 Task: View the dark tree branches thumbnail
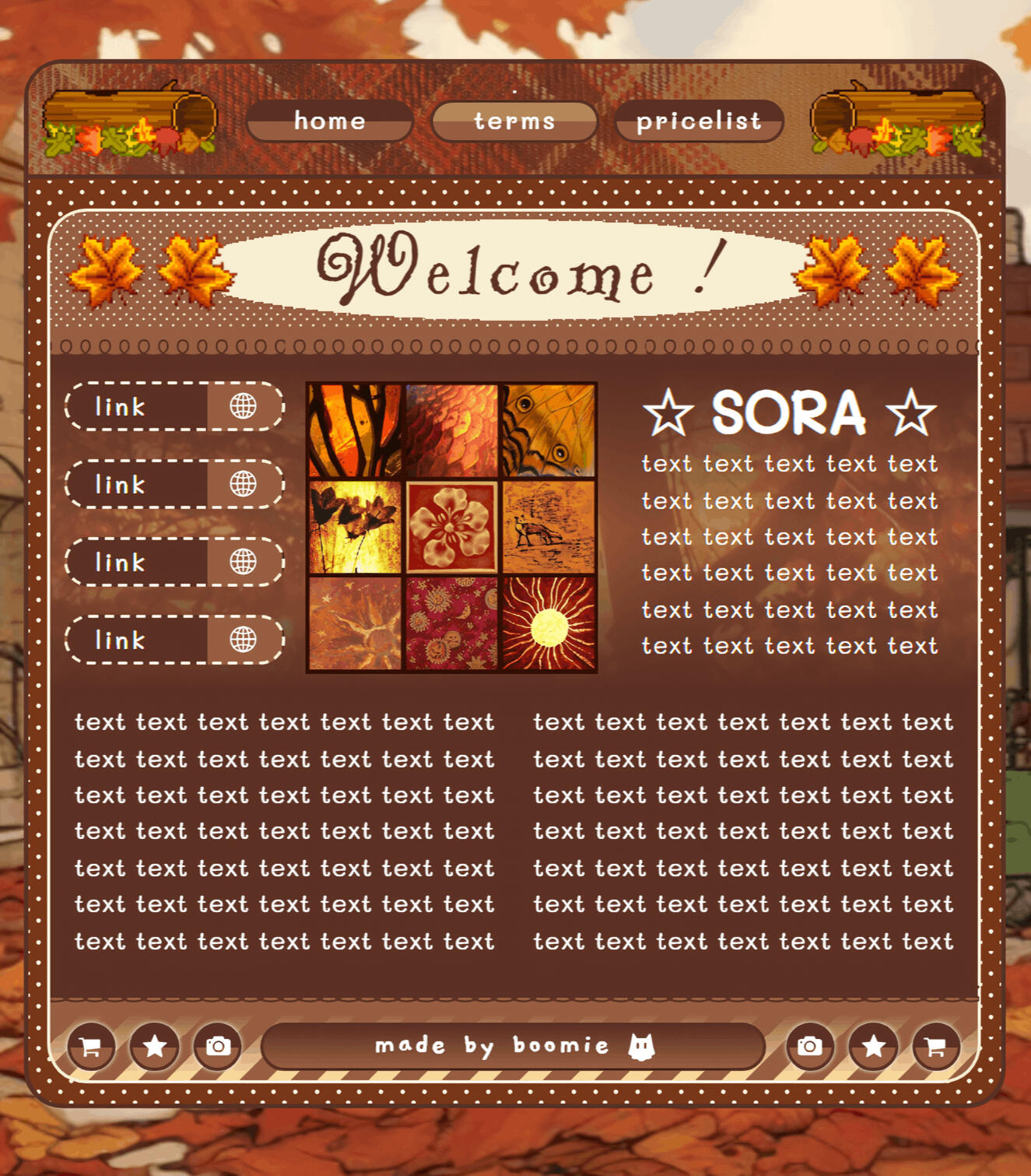tap(355, 430)
